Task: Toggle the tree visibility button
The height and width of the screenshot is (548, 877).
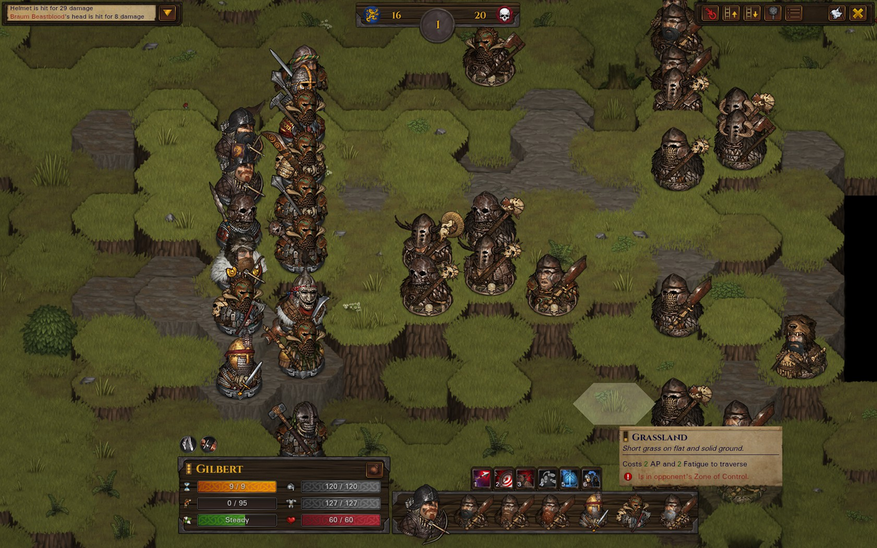Action: [773, 14]
